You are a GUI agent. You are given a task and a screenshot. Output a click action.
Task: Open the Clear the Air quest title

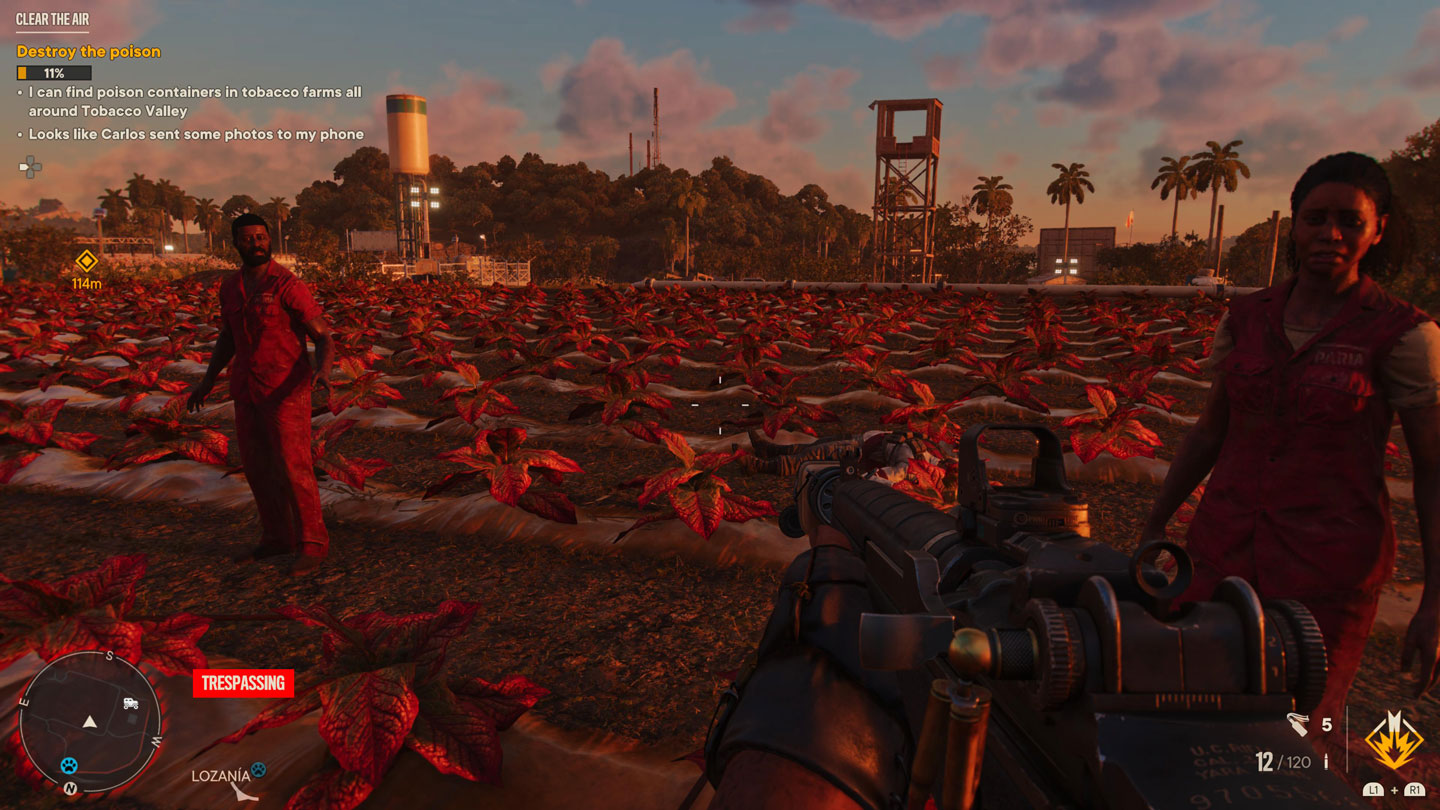pyautogui.click(x=52, y=19)
